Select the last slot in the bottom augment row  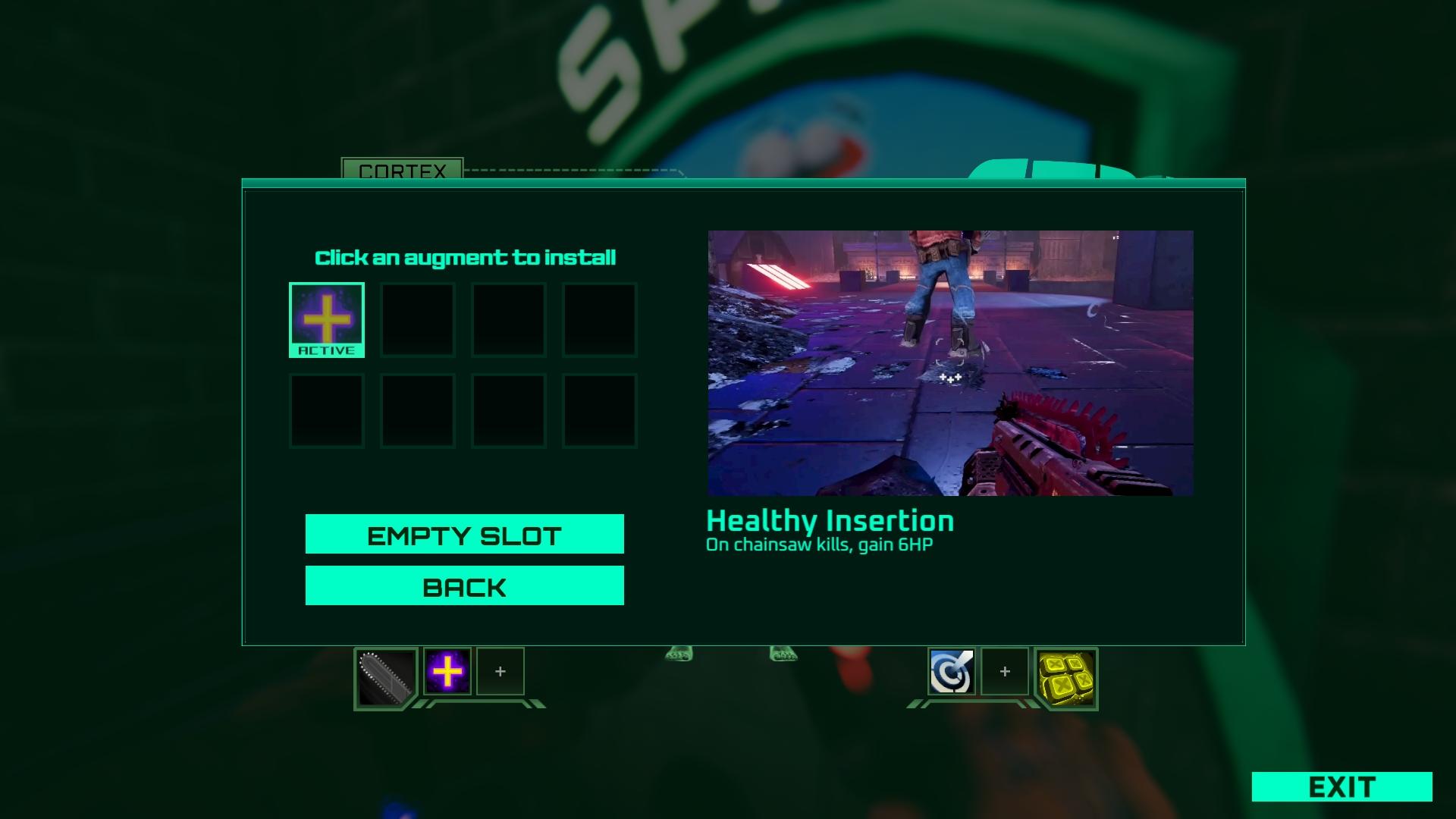point(600,410)
